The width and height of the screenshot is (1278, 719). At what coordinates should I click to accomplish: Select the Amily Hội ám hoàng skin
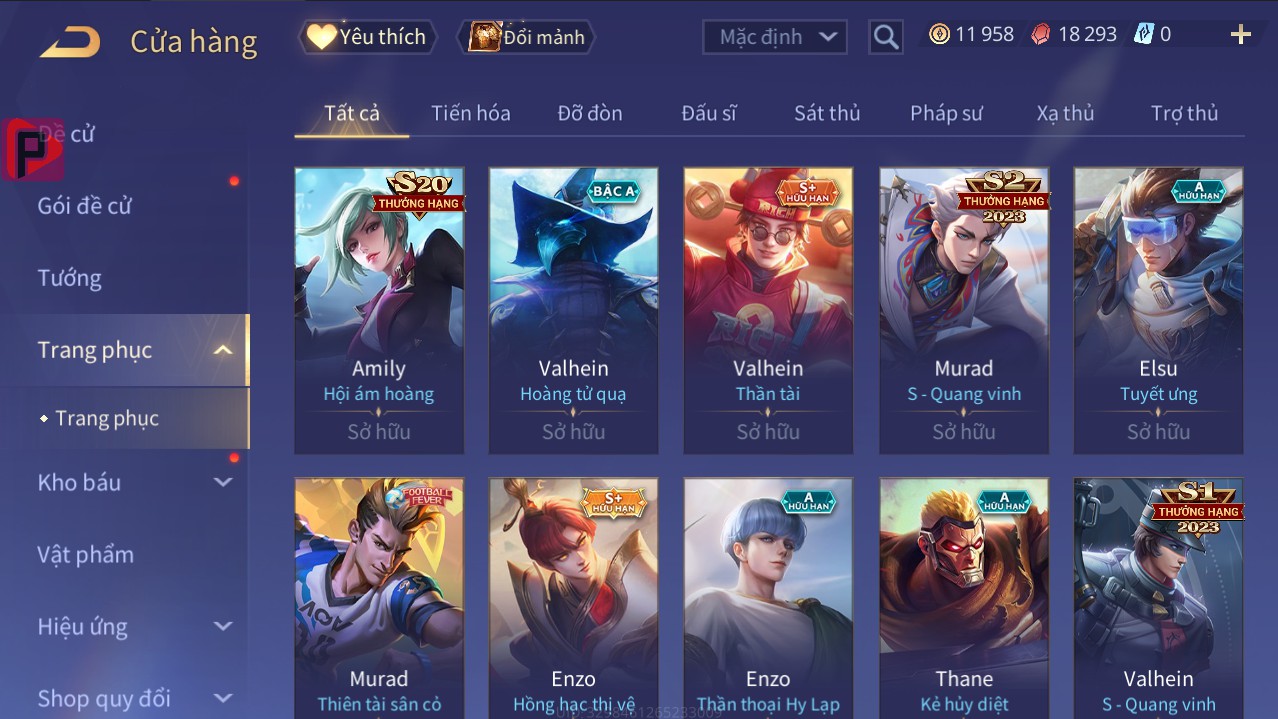click(x=379, y=310)
